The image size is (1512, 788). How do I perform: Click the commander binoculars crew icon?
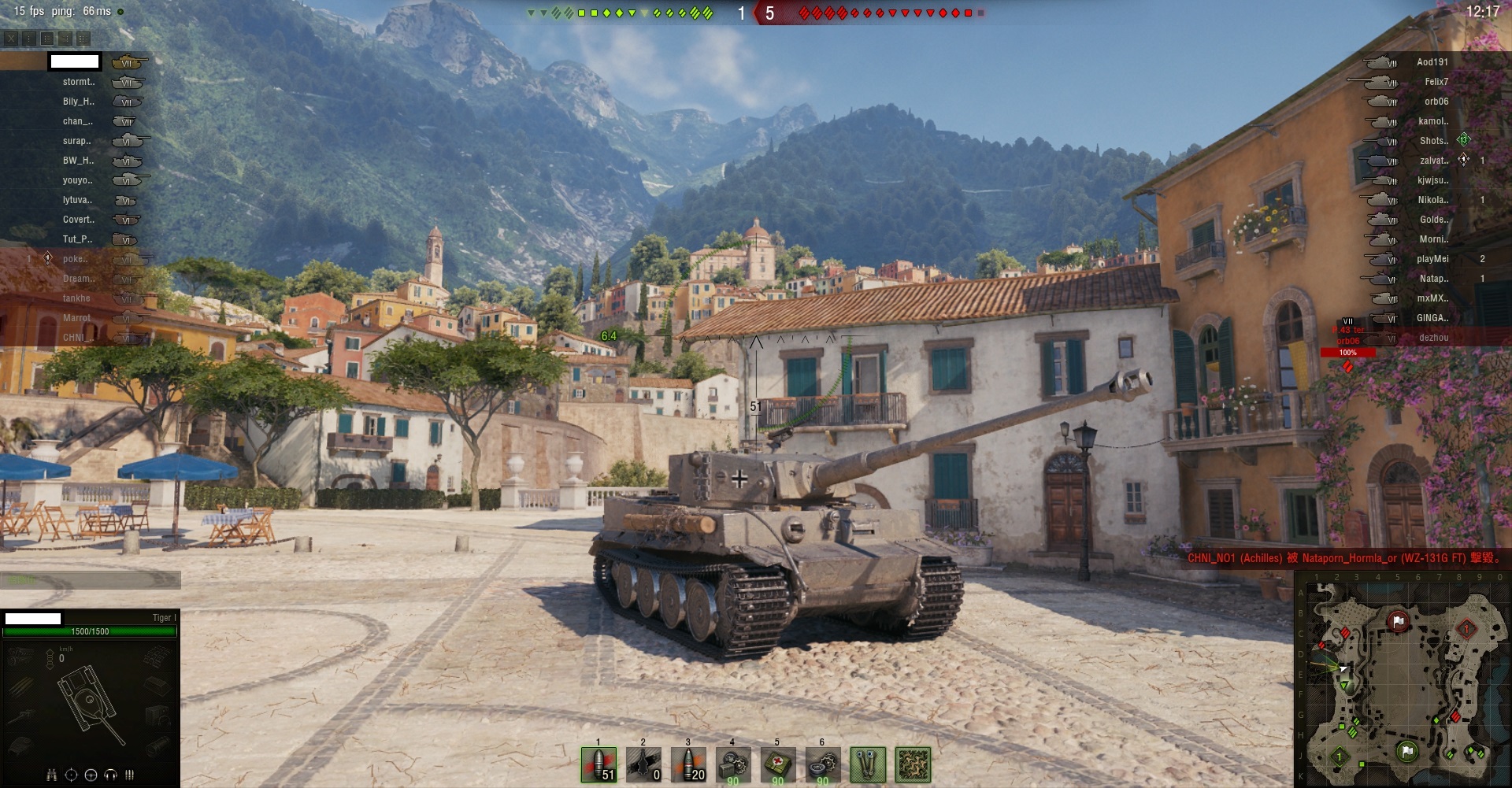pos(51,775)
